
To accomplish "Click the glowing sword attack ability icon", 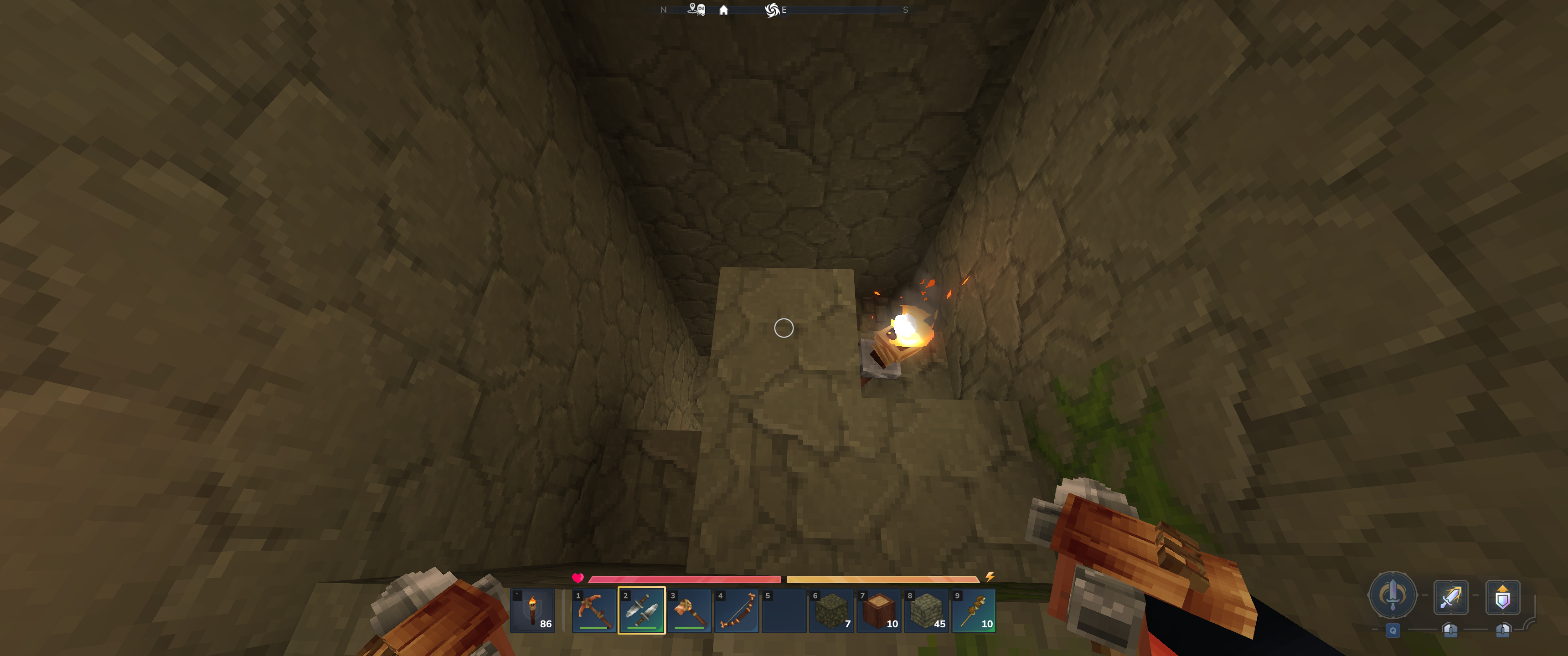I will point(1450,597).
